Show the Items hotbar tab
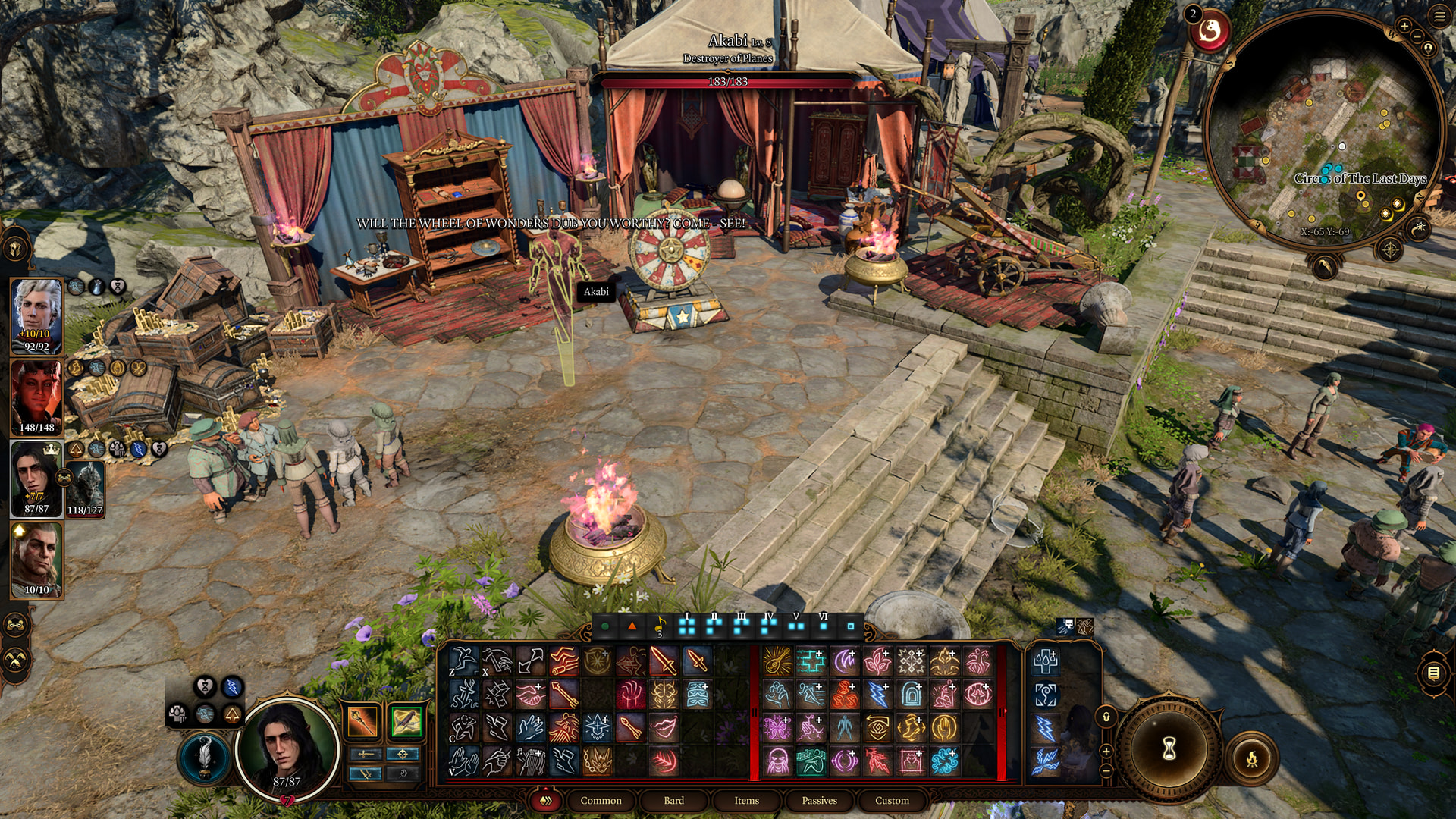The width and height of the screenshot is (1456, 819). tap(746, 800)
